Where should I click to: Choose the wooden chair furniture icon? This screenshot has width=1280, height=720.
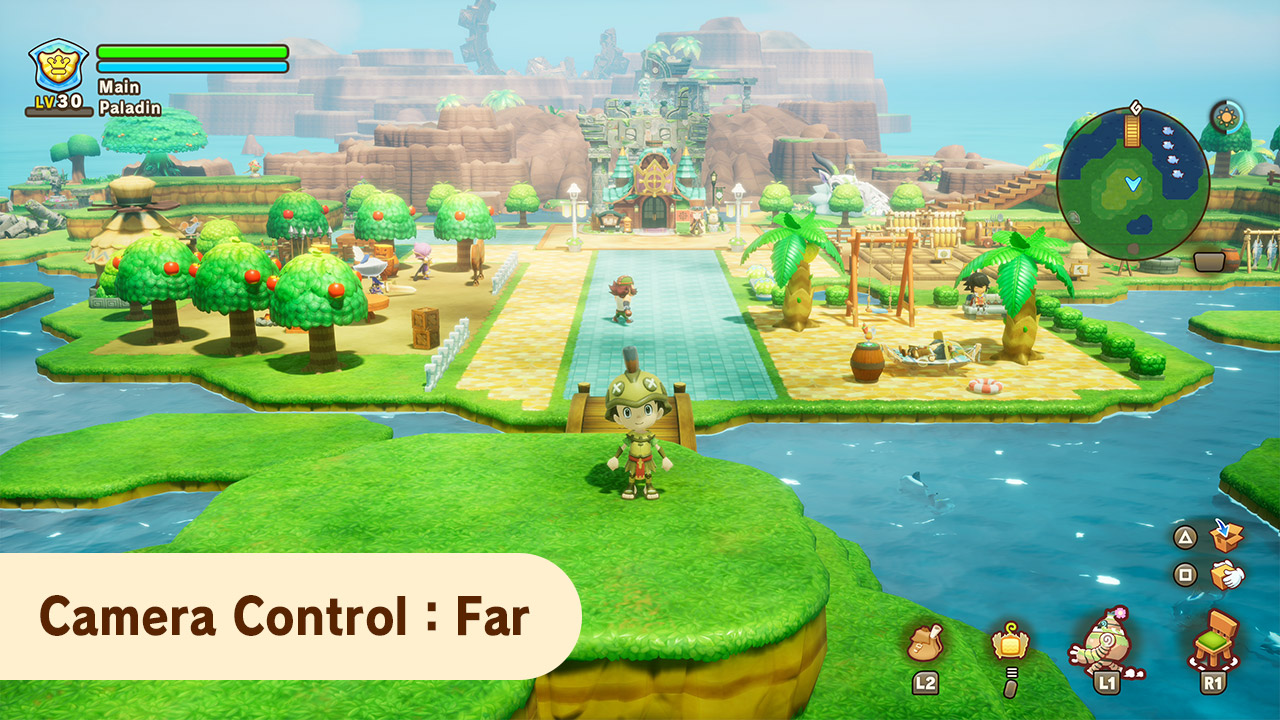coord(1215,638)
